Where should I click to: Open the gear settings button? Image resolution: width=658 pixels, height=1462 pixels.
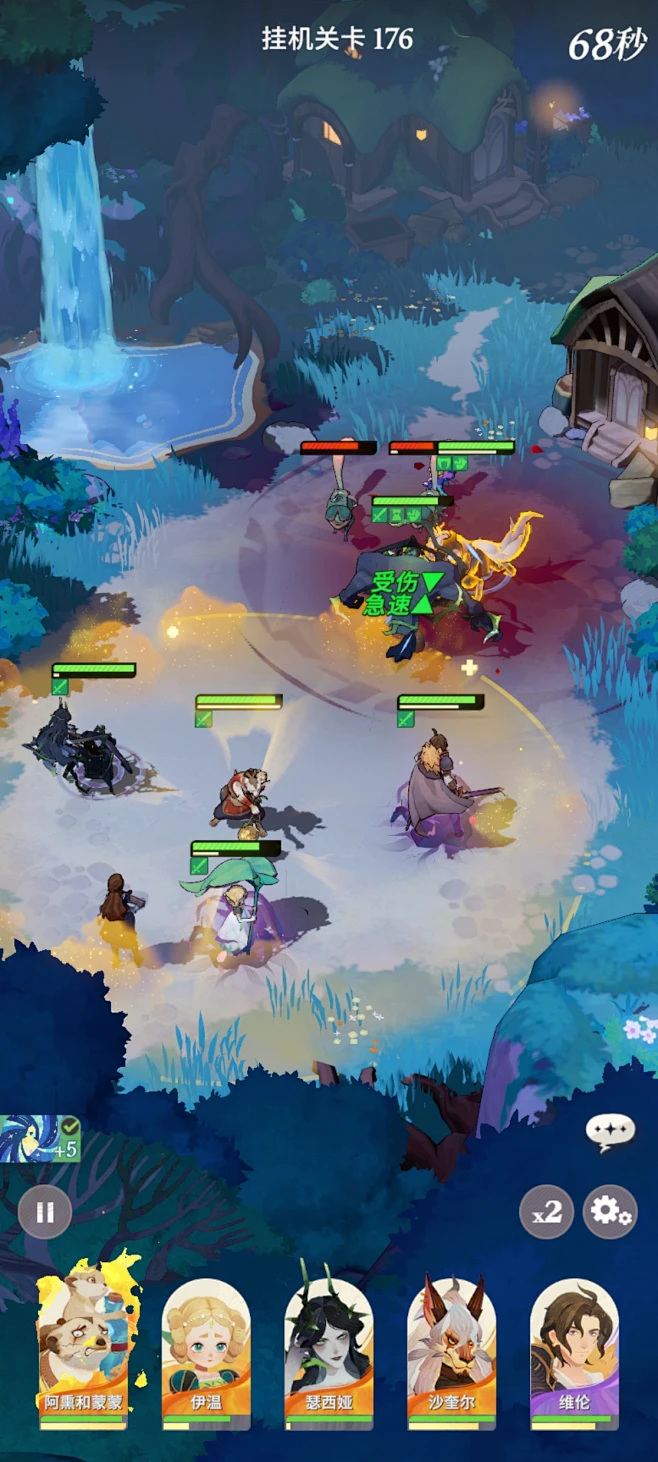[610, 1212]
